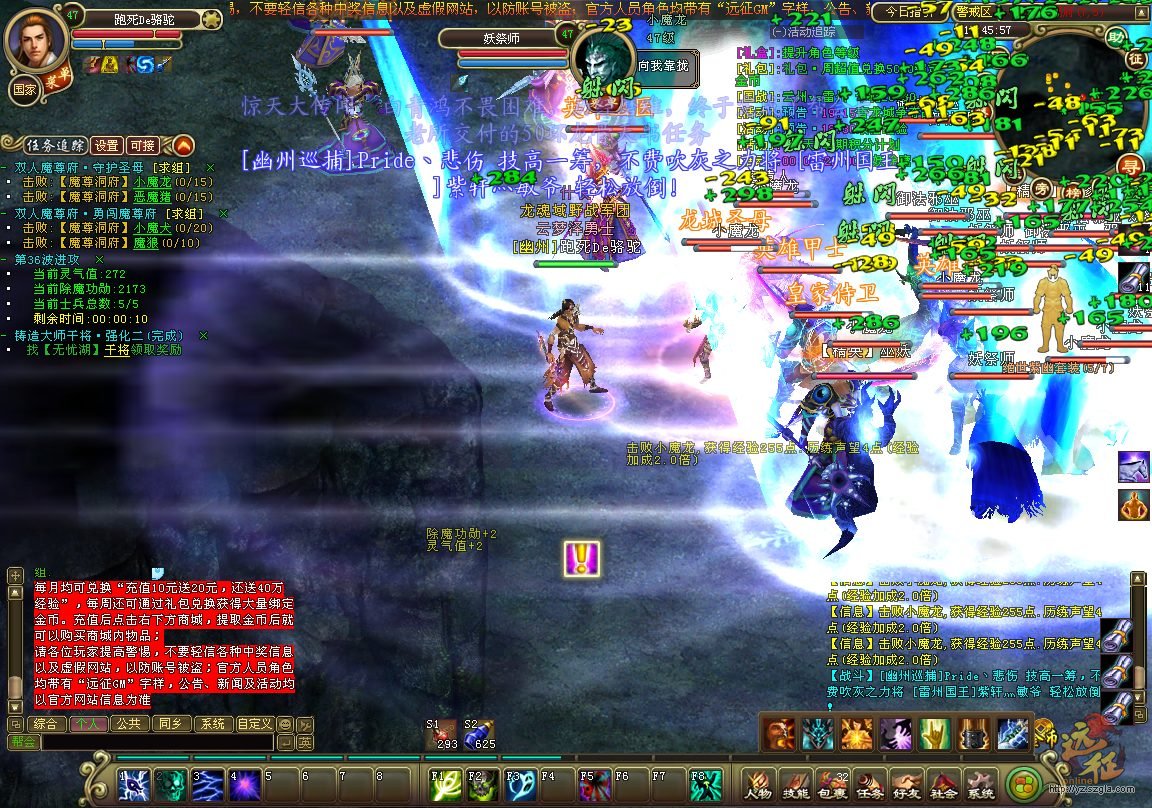
Task: Show 可接 available quests
Action: pyautogui.click(x=143, y=145)
